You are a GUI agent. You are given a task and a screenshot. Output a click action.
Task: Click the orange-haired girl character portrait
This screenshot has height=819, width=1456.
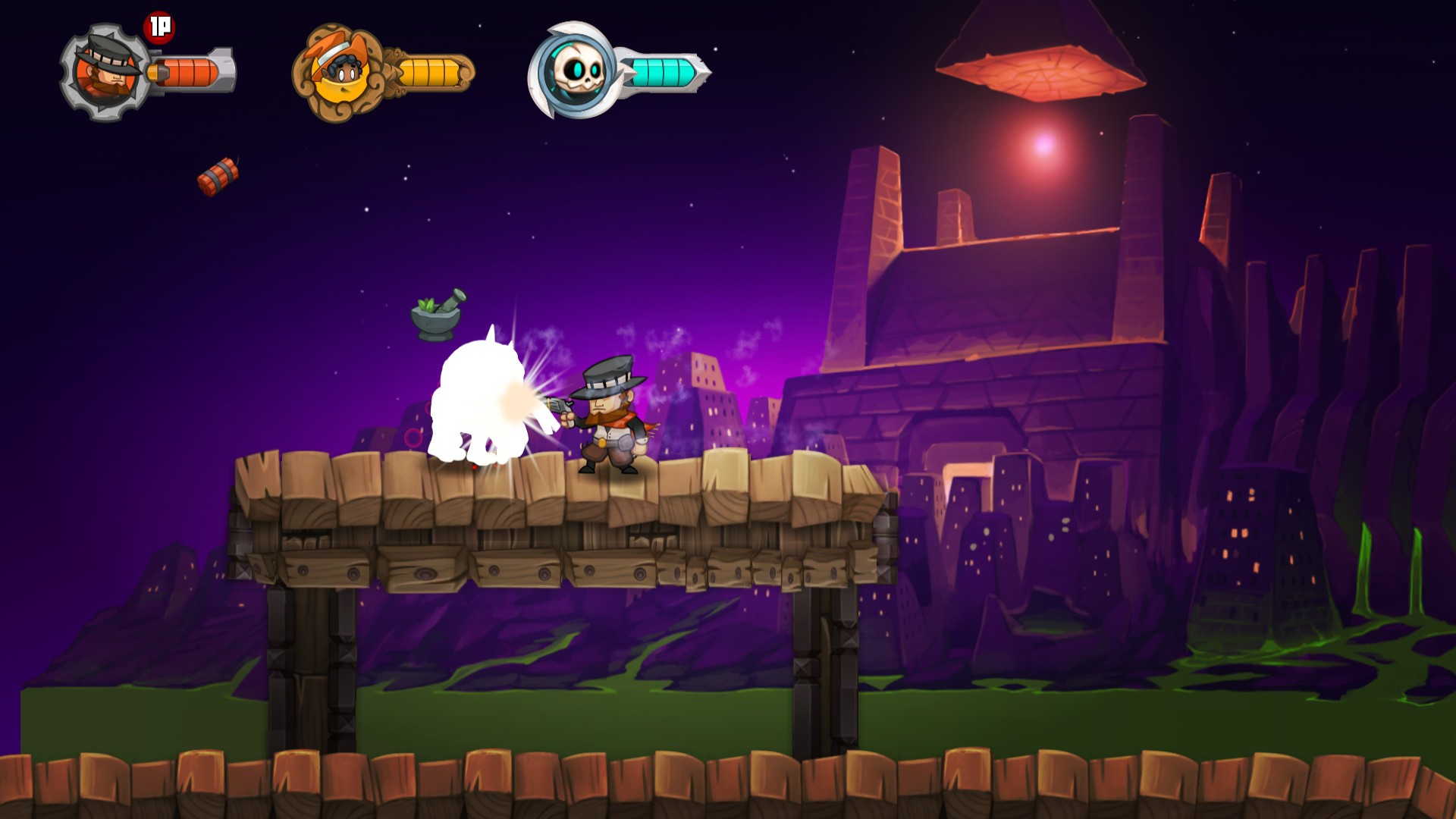[x=340, y=73]
